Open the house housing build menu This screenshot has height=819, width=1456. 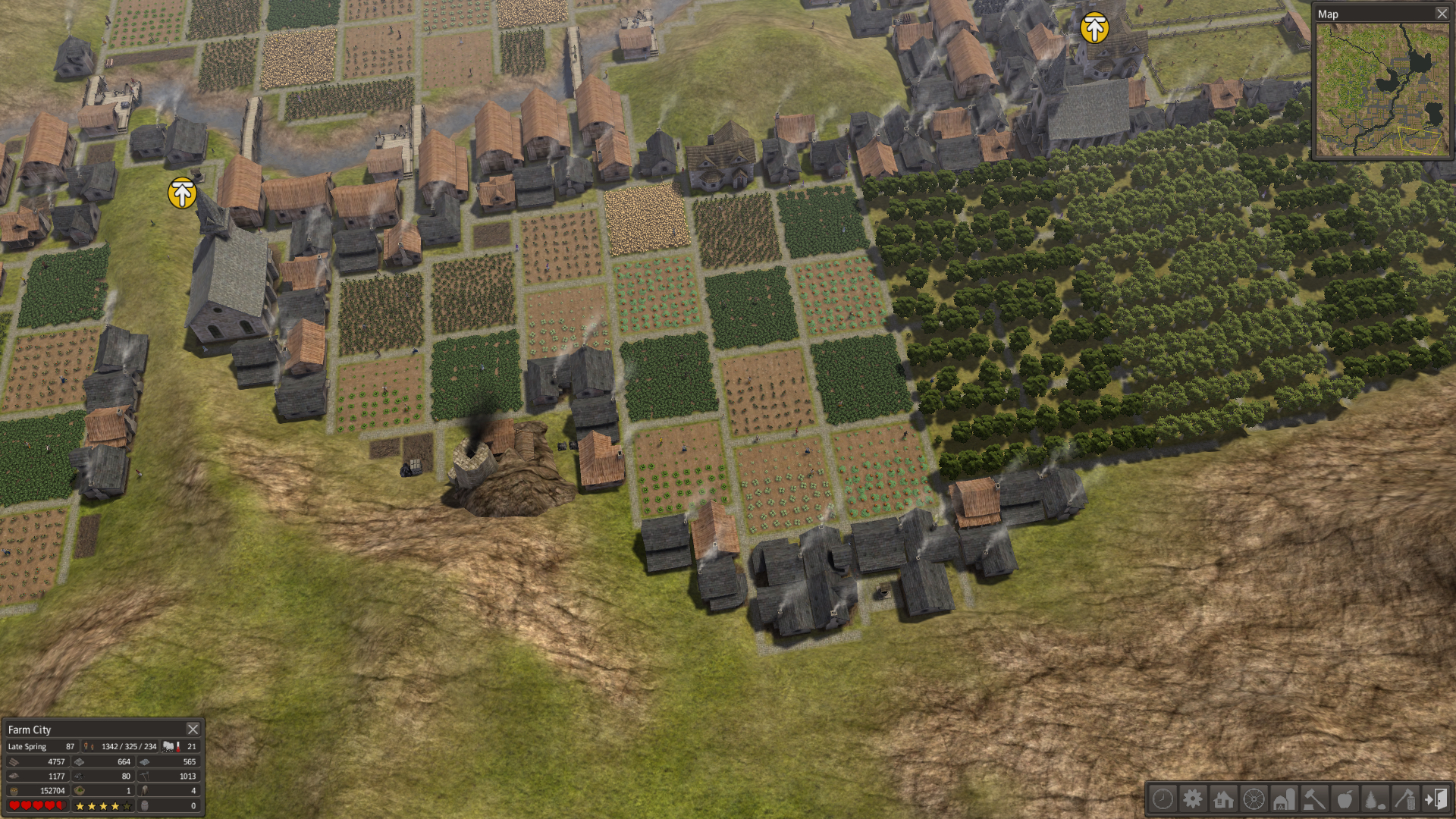[1223, 799]
